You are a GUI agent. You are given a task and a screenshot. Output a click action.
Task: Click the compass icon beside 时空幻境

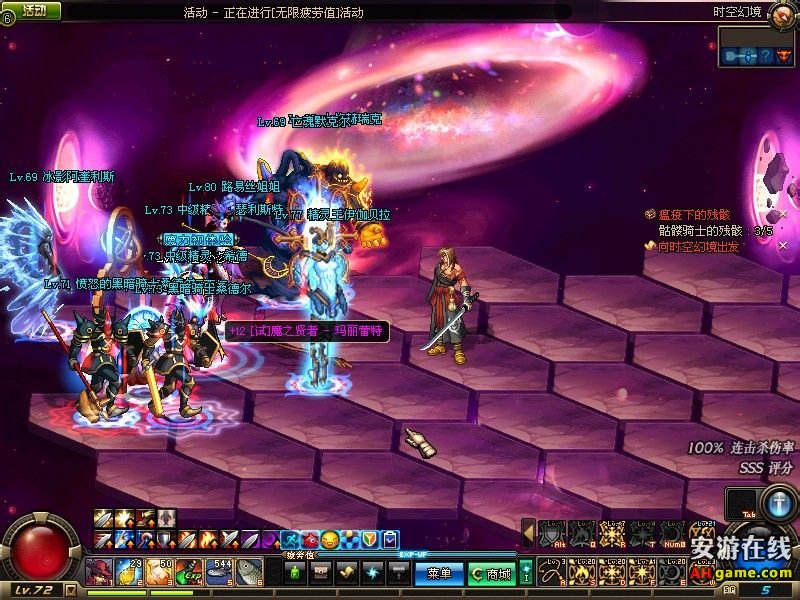781,12
